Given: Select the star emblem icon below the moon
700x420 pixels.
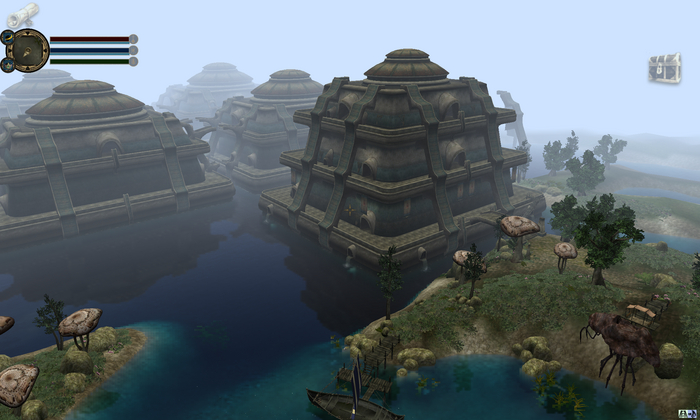Looking at the screenshot, I should point(7,64).
